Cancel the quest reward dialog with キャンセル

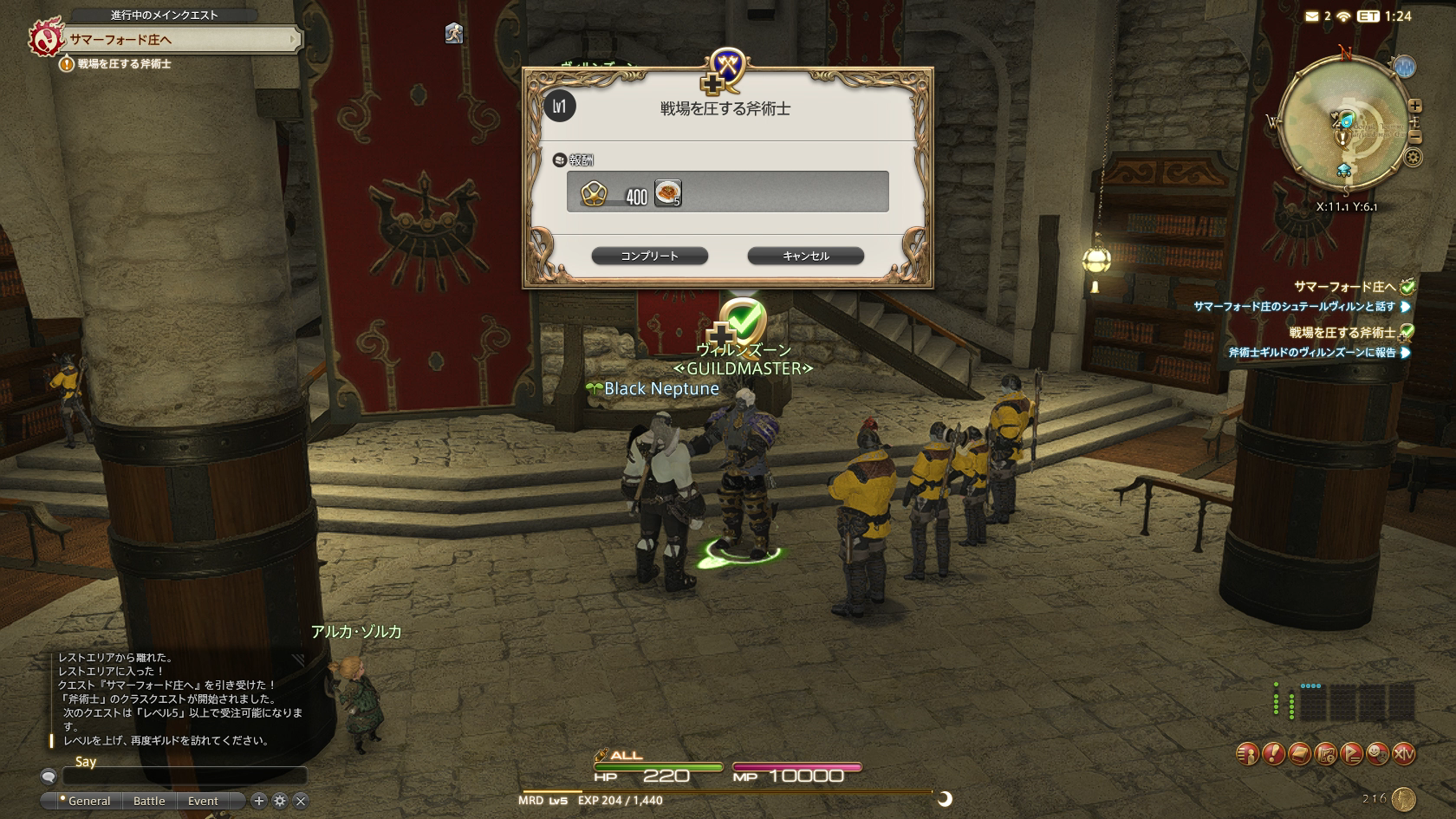(x=805, y=256)
